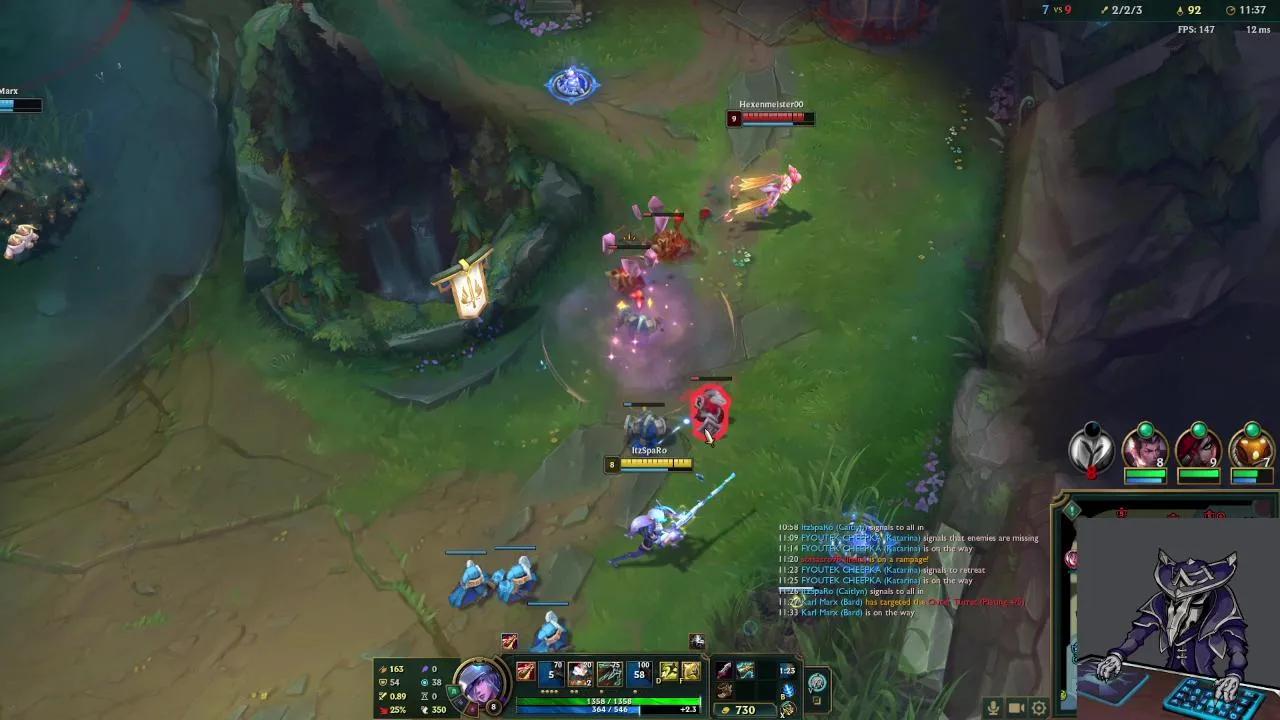Activate the R ultimate ability icon
This screenshot has height=720, width=1280.
point(638,672)
